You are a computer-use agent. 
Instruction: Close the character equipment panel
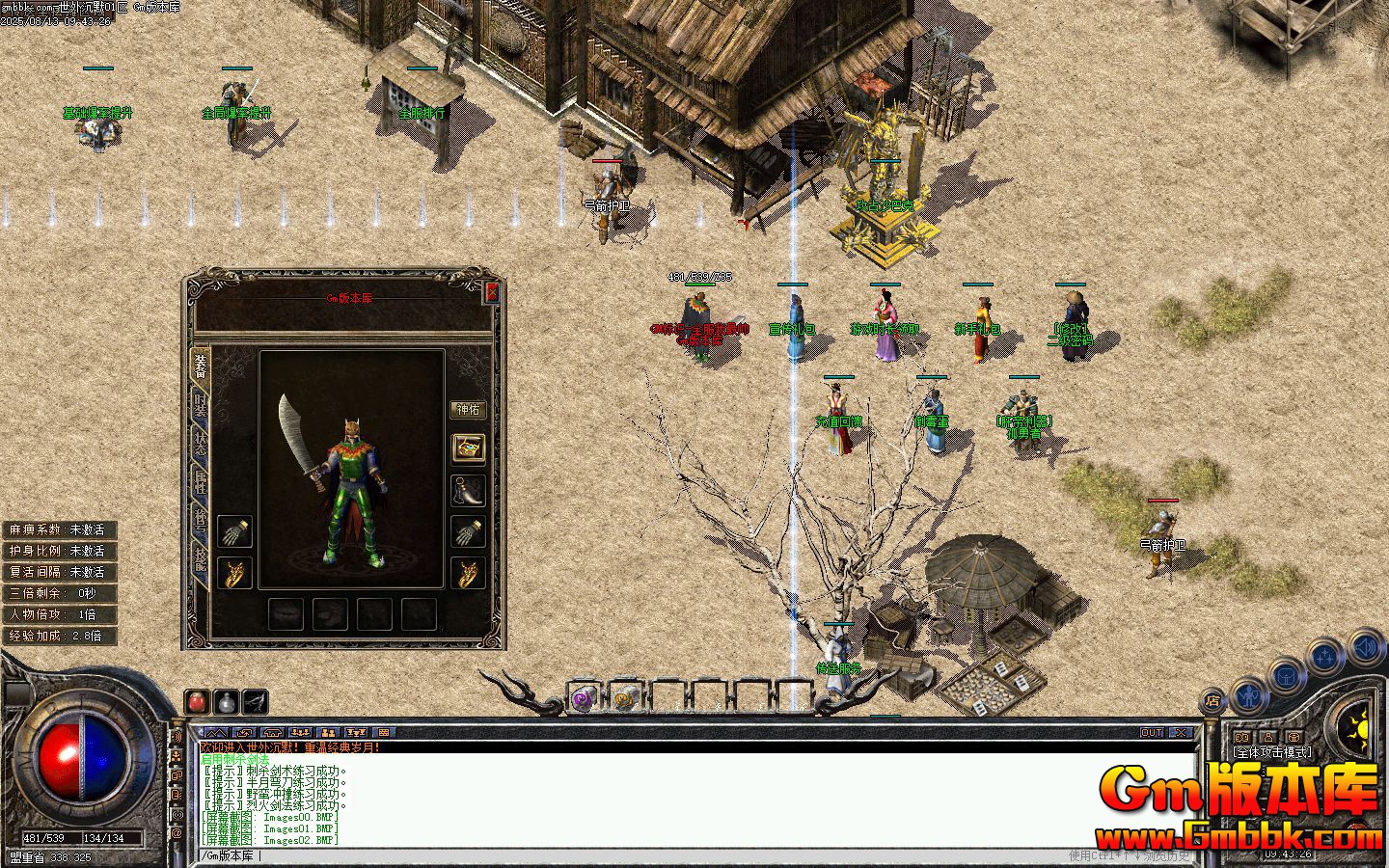click(492, 292)
